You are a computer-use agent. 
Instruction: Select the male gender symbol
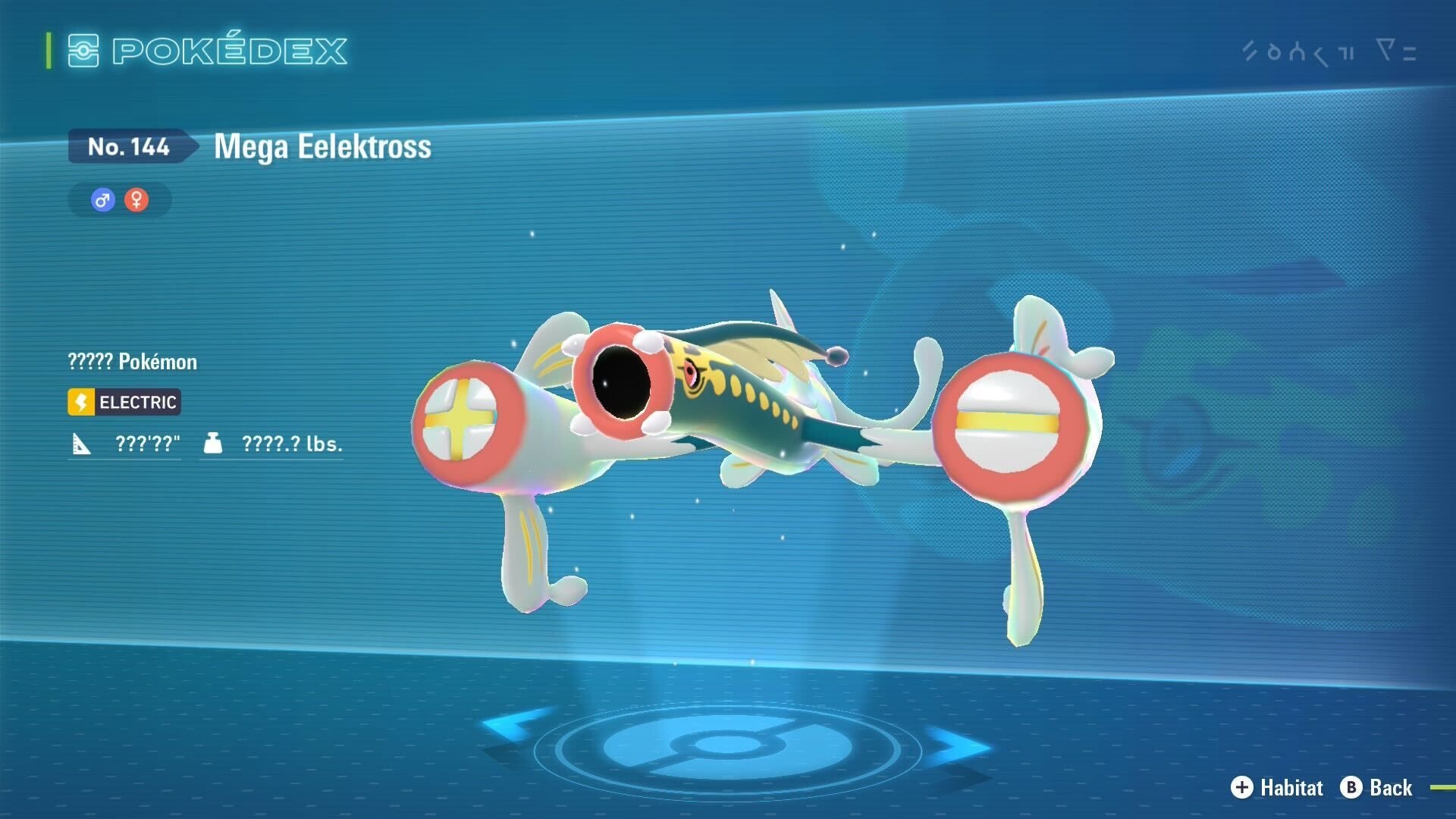[x=103, y=200]
